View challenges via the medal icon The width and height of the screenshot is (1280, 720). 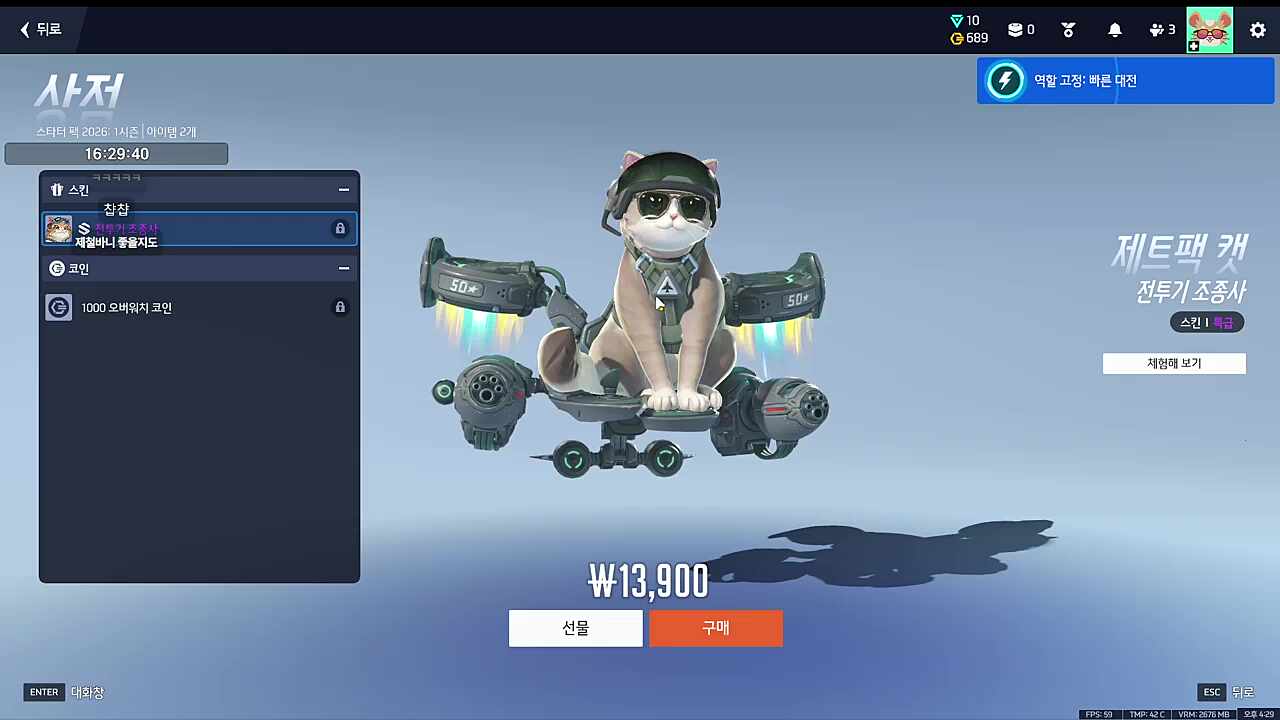click(x=1068, y=29)
